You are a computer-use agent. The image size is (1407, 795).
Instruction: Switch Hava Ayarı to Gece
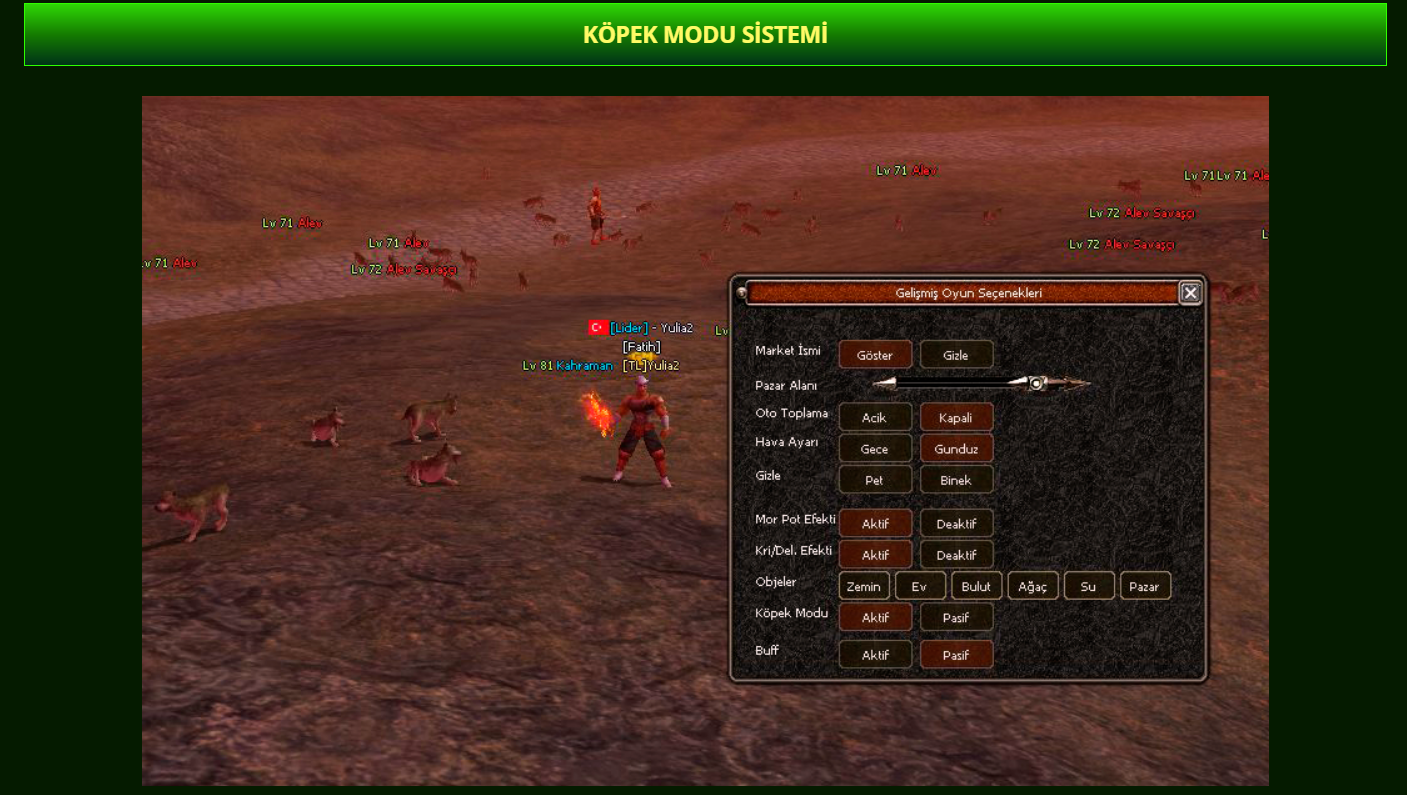875,449
